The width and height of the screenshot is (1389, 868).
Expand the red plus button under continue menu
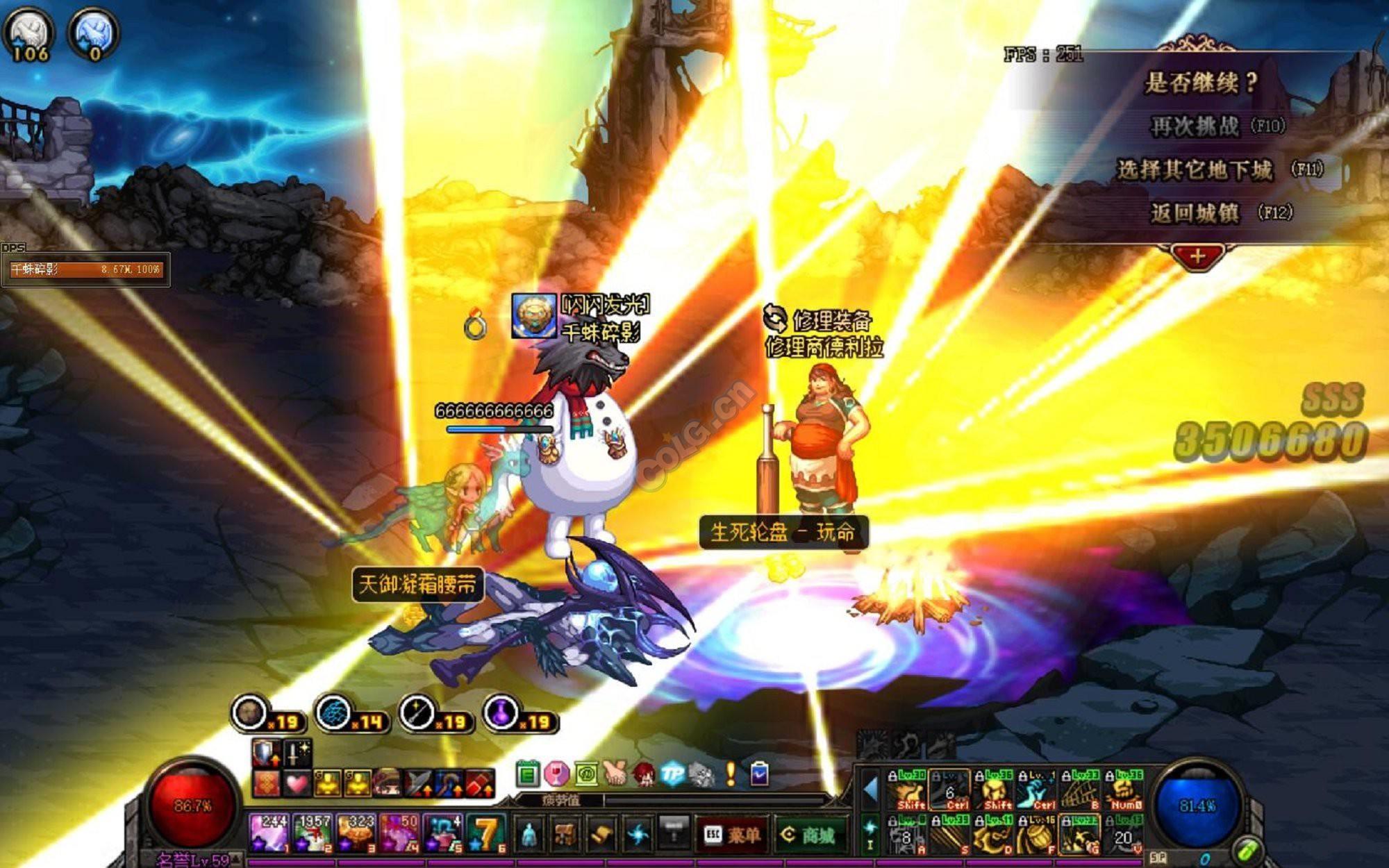click(x=1197, y=256)
